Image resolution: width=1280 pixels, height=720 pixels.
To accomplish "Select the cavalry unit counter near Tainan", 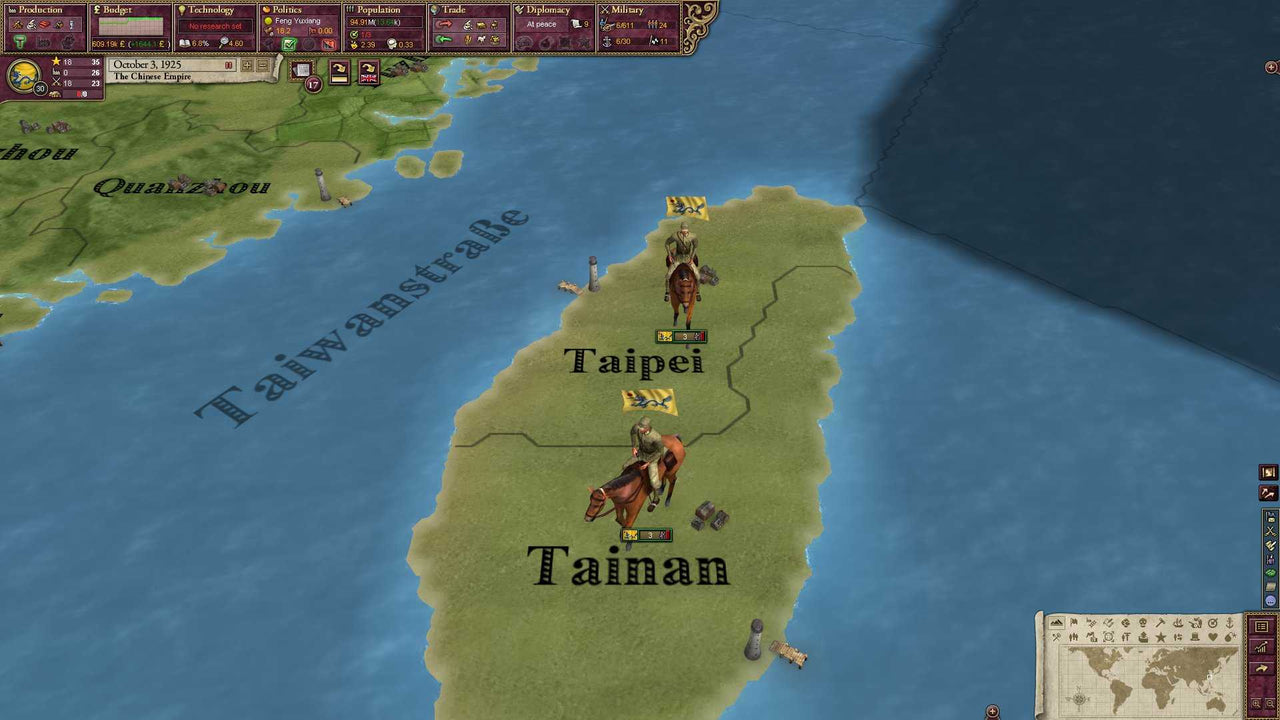I will click(649, 534).
